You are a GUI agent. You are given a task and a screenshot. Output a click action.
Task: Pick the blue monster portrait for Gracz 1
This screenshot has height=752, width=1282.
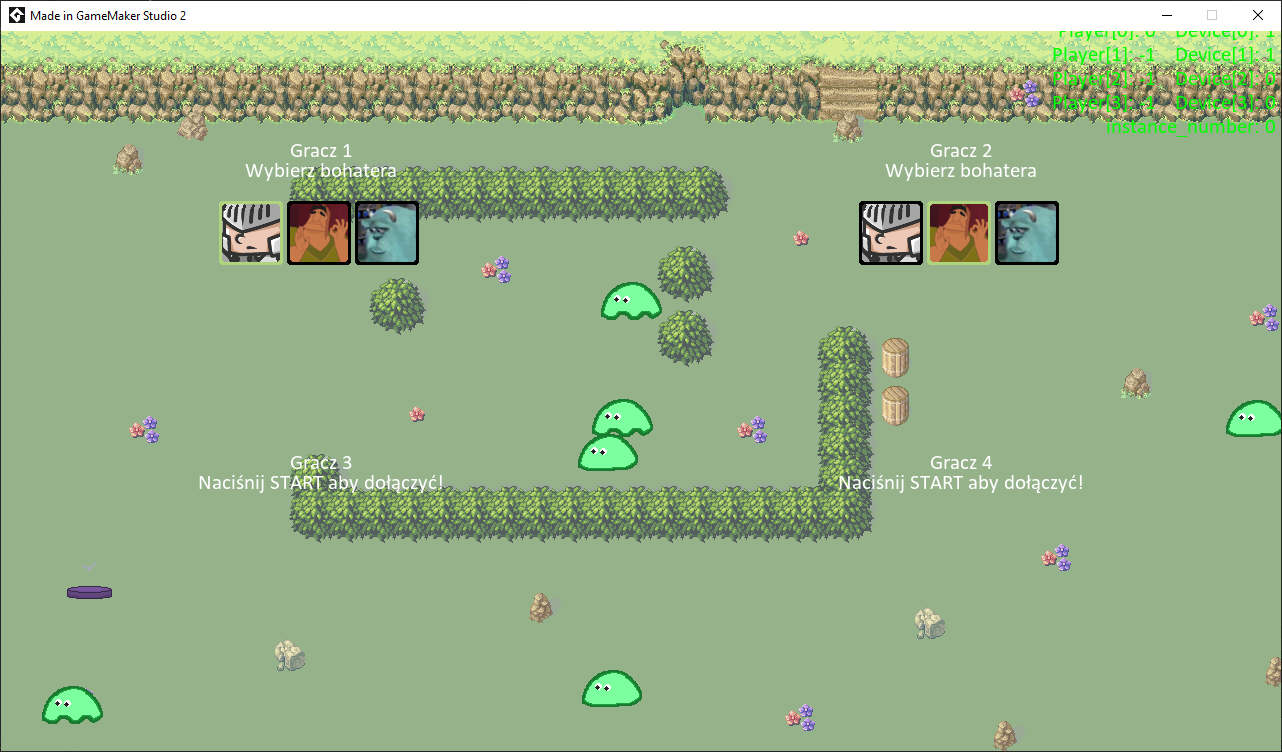(387, 233)
